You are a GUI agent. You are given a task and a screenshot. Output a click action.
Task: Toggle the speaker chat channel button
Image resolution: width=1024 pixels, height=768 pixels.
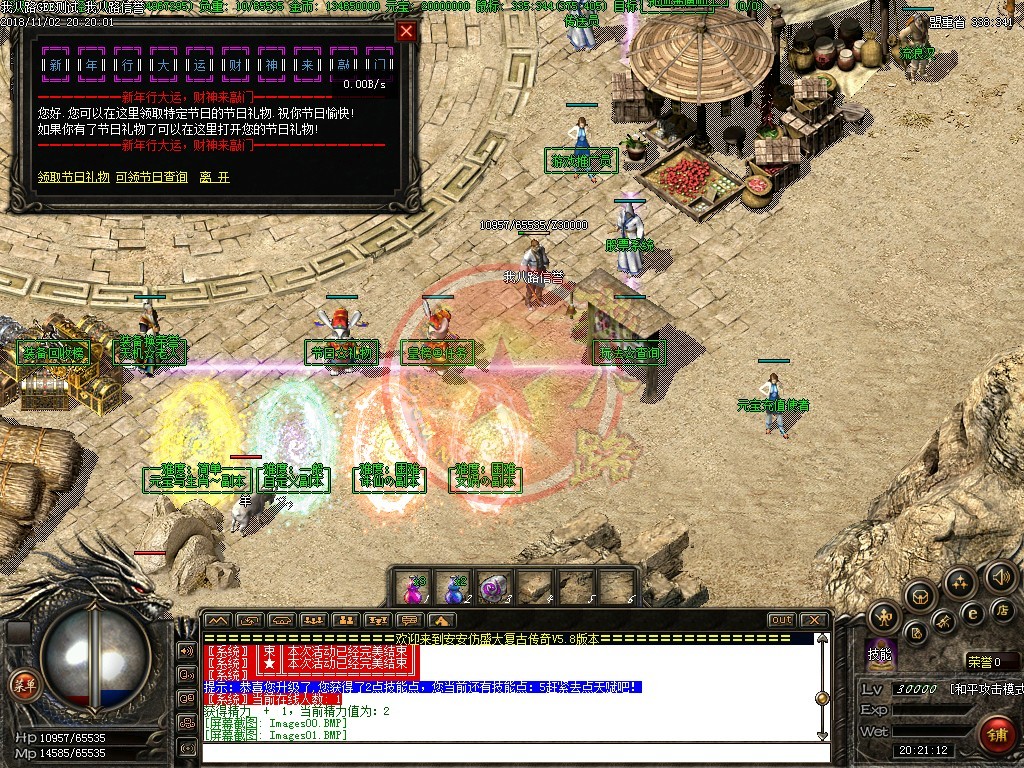click(x=186, y=651)
